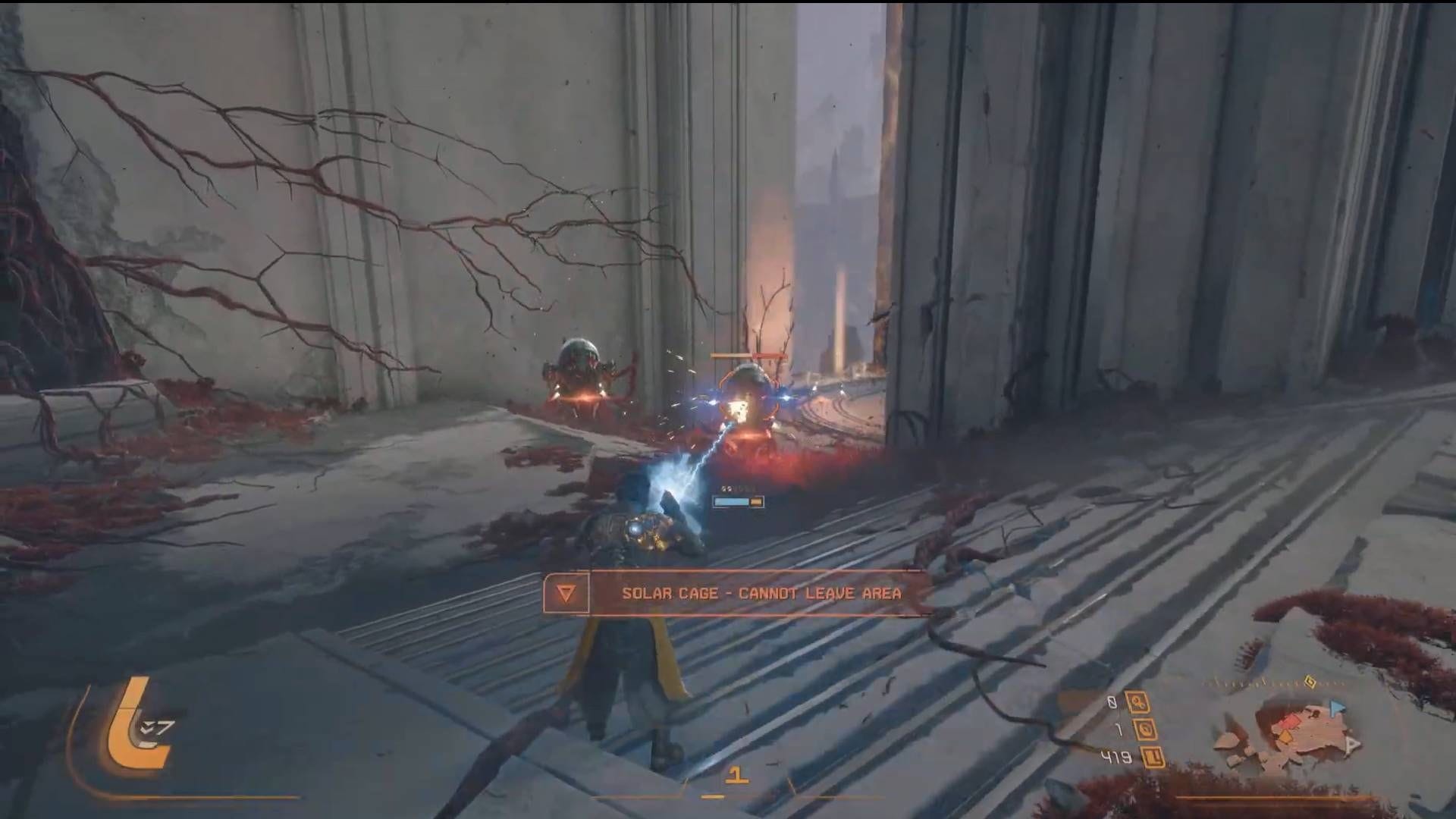Click the yellow objective diamond above the minimap
The height and width of the screenshot is (819, 1456).
[x=1310, y=682]
